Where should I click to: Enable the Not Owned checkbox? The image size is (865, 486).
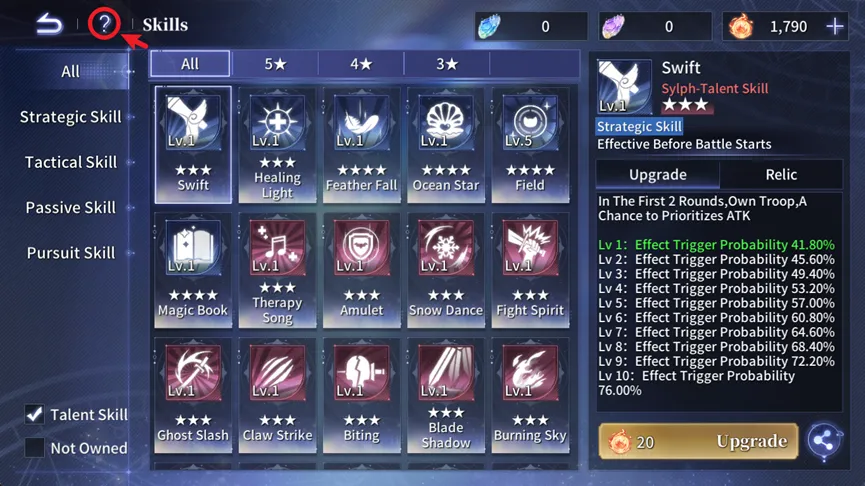pyautogui.click(x=35, y=448)
